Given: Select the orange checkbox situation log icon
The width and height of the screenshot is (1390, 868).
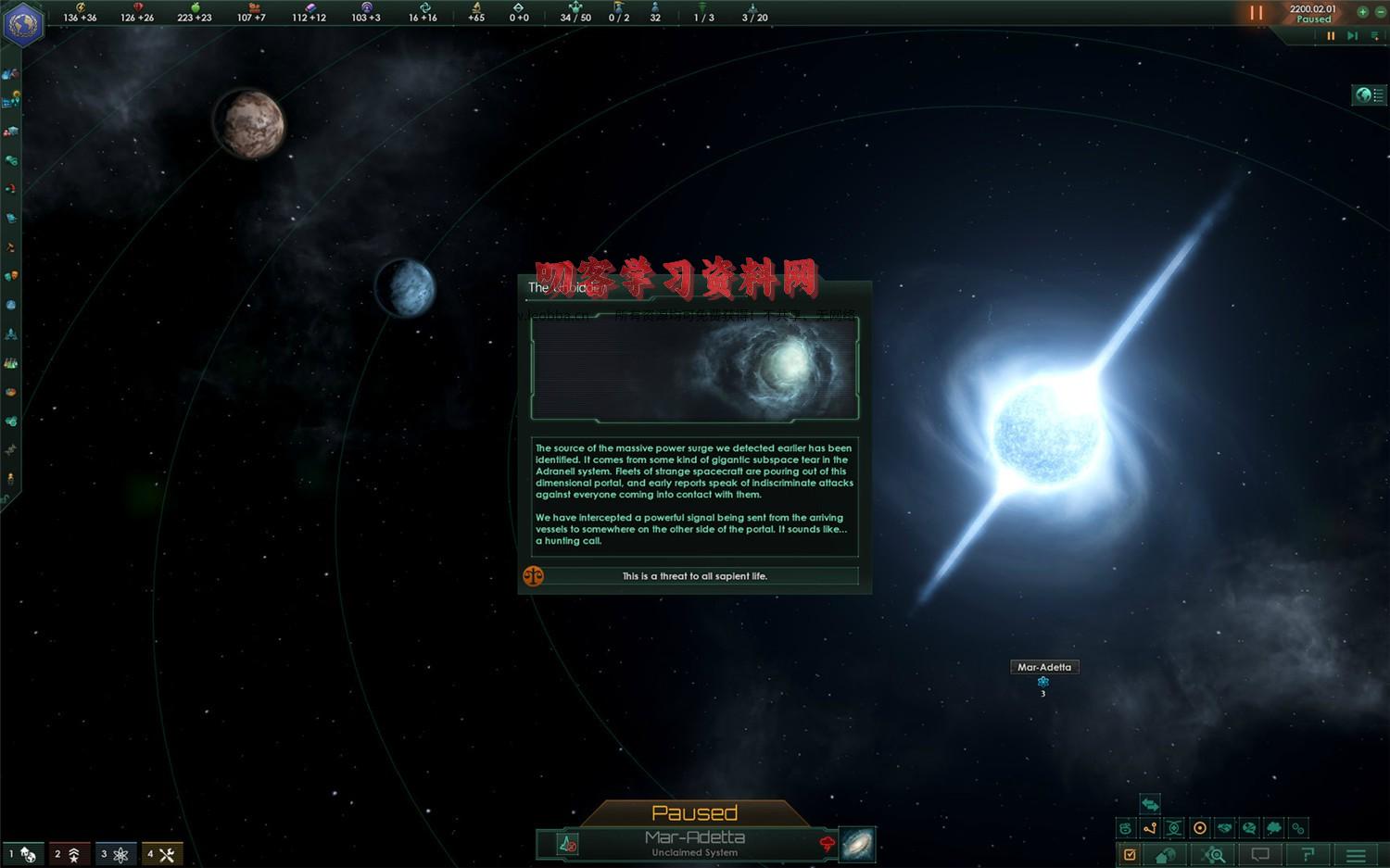Looking at the screenshot, I should (x=1129, y=855).
